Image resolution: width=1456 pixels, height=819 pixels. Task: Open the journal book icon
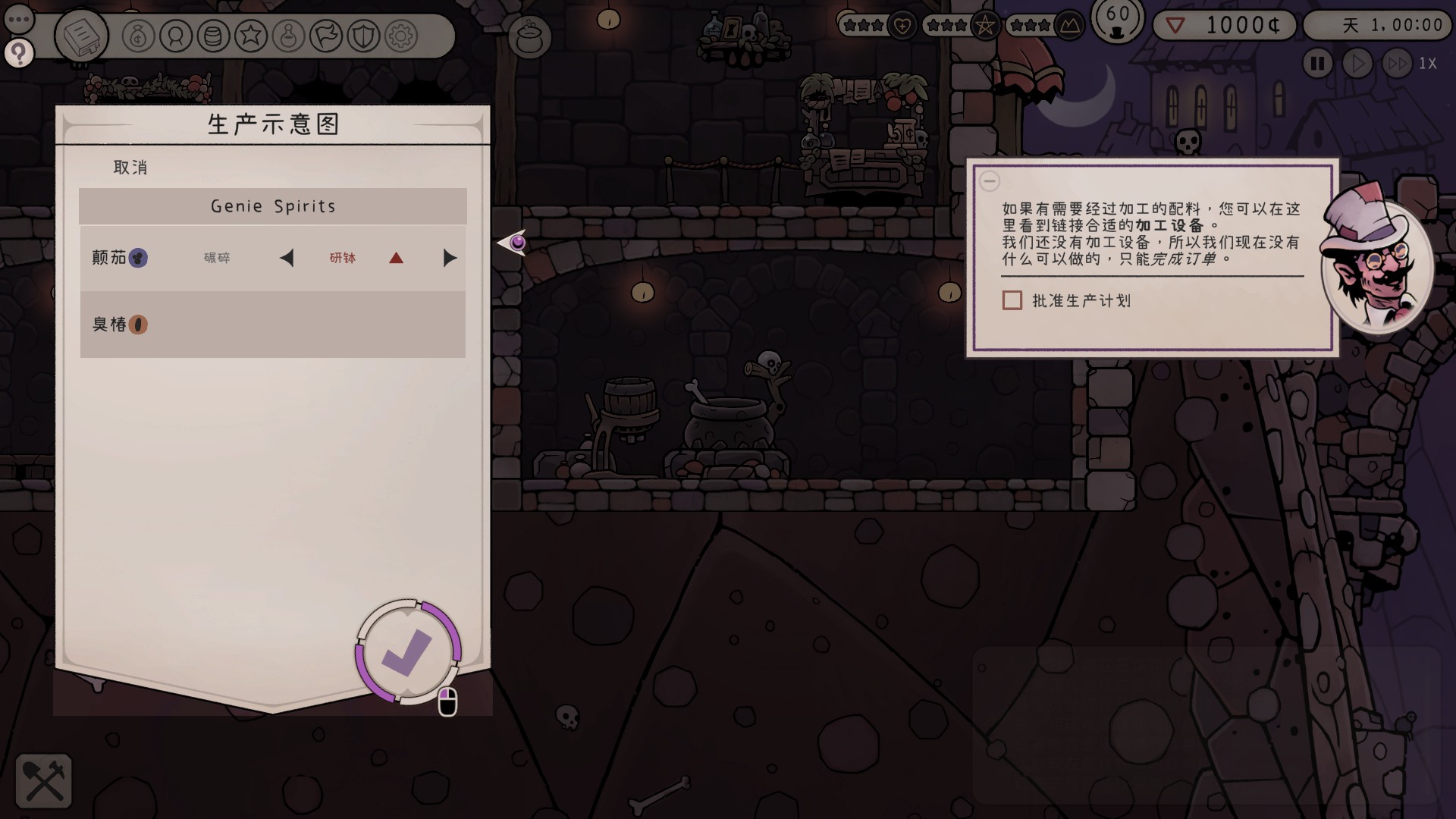(x=81, y=36)
